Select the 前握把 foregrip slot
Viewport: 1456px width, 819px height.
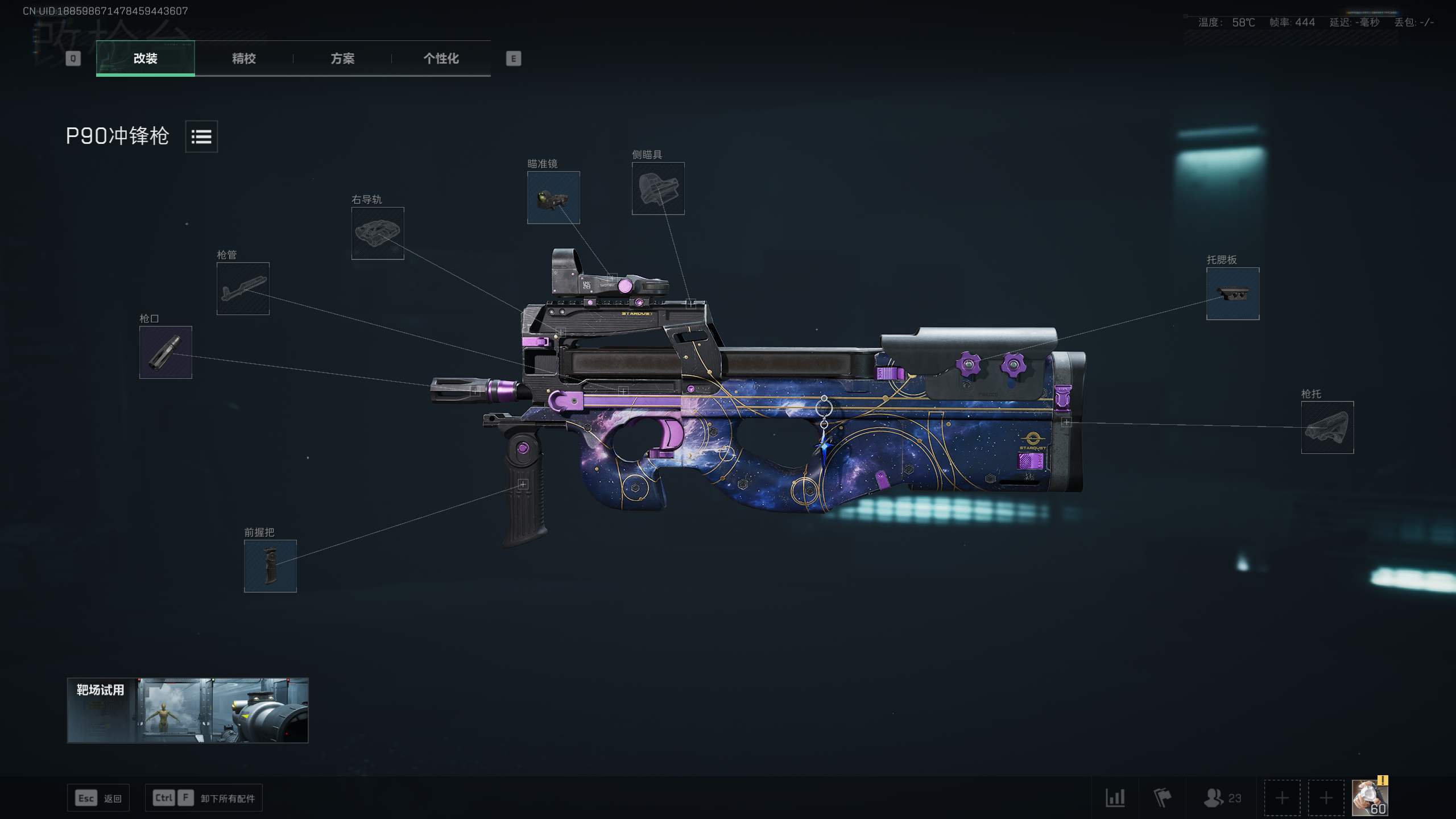[x=270, y=566]
